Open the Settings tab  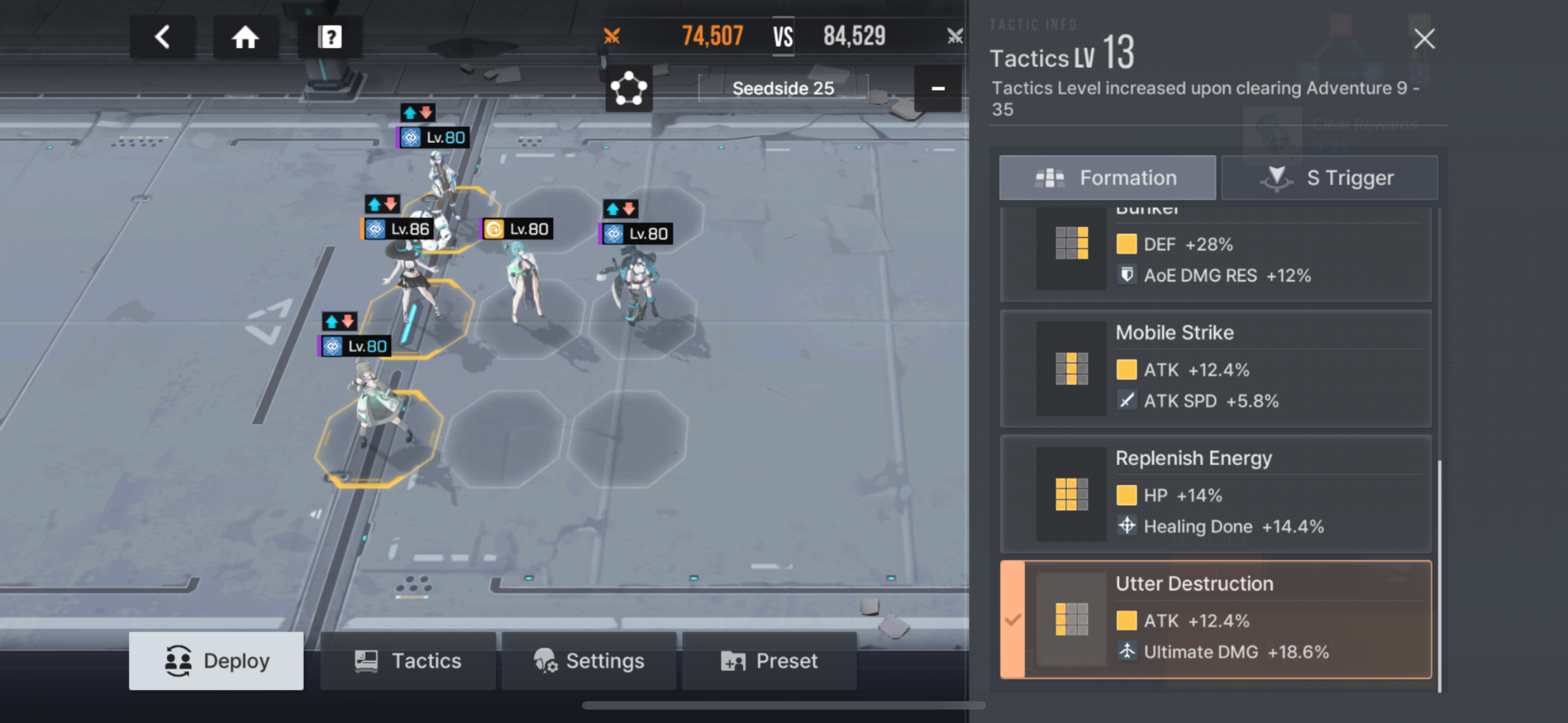coord(589,660)
